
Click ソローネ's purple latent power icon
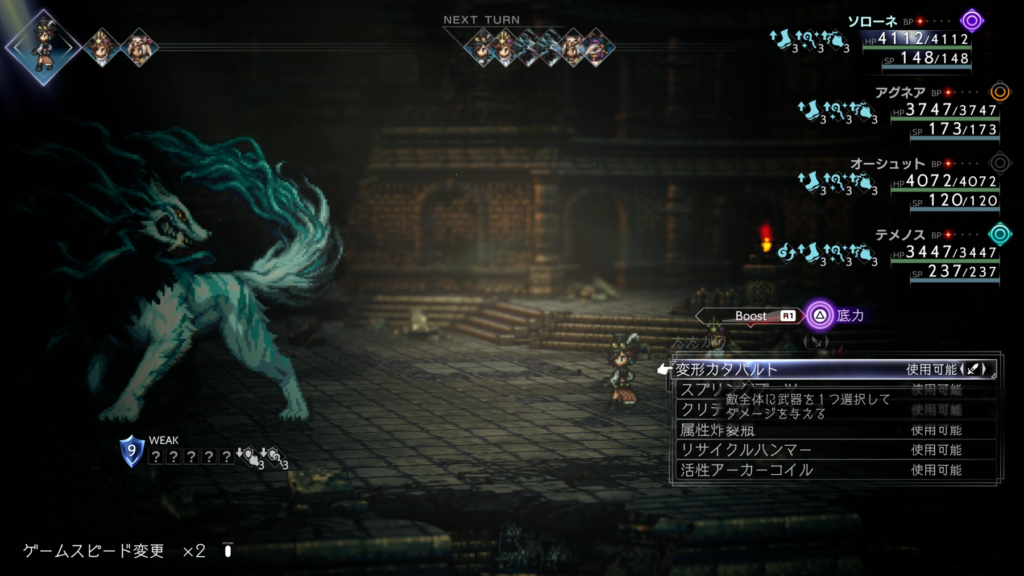pyautogui.click(x=971, y=21)
